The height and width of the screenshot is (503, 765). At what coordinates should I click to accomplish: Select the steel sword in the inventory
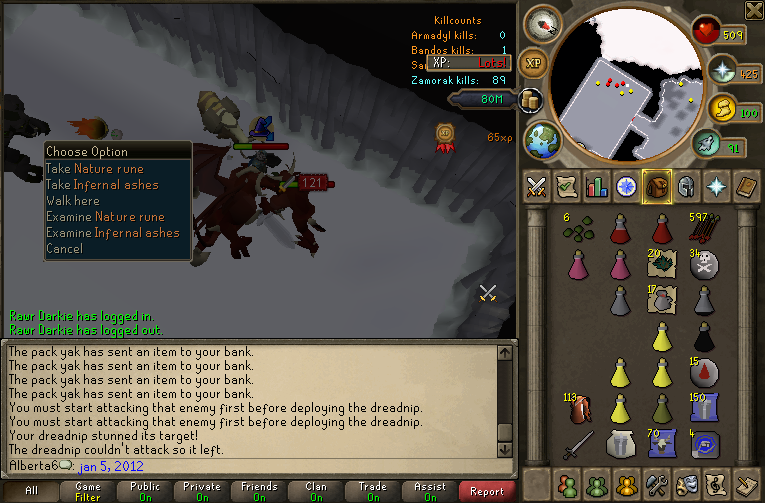click(x=577, y=441)
